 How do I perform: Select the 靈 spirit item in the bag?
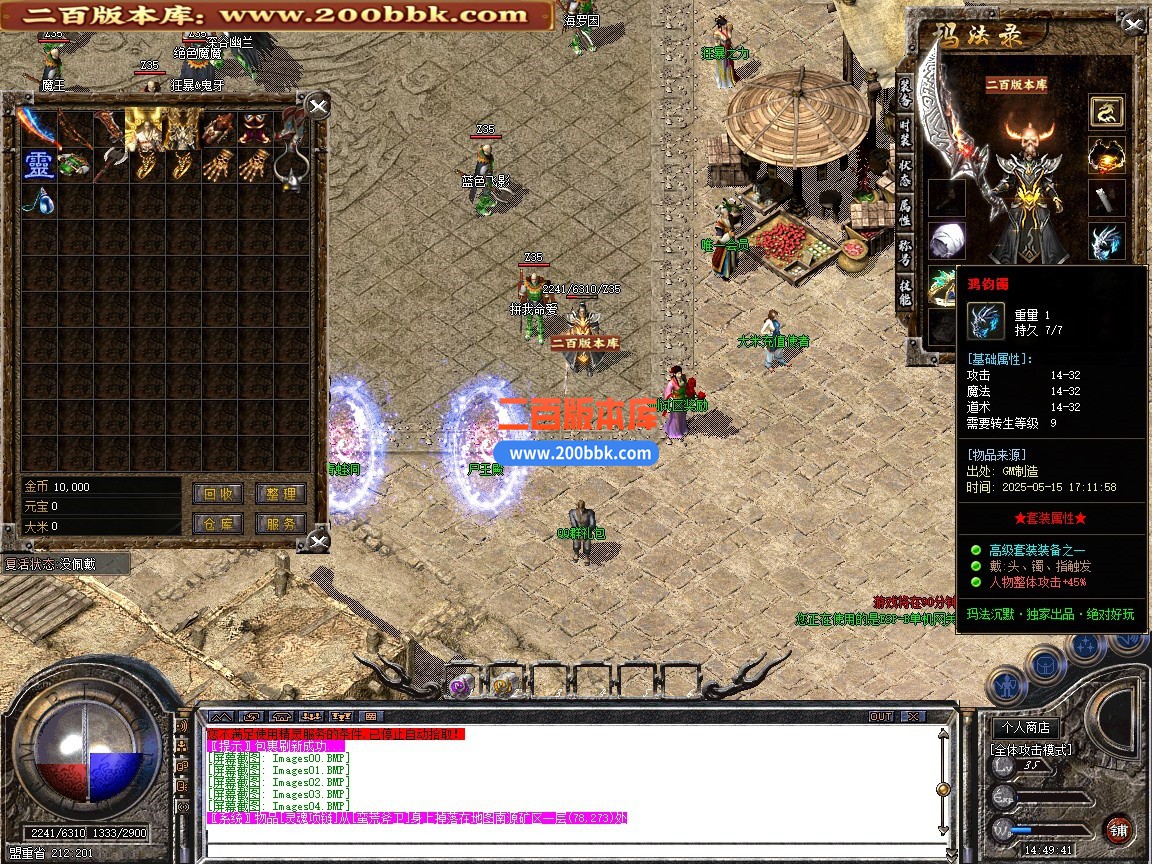point(38,165)
